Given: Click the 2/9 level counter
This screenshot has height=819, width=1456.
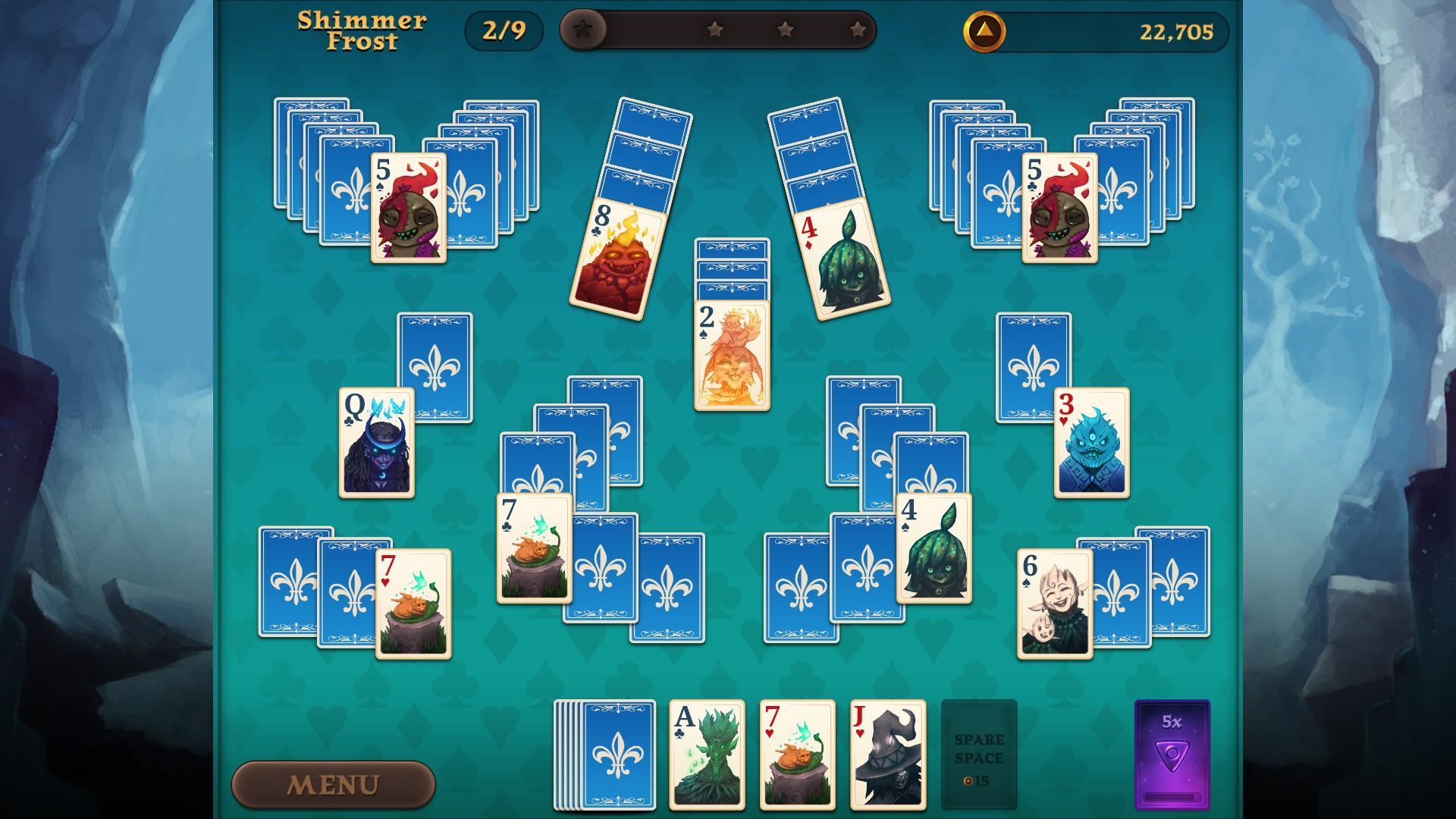Looking at the screenshot, I should 504,32.
